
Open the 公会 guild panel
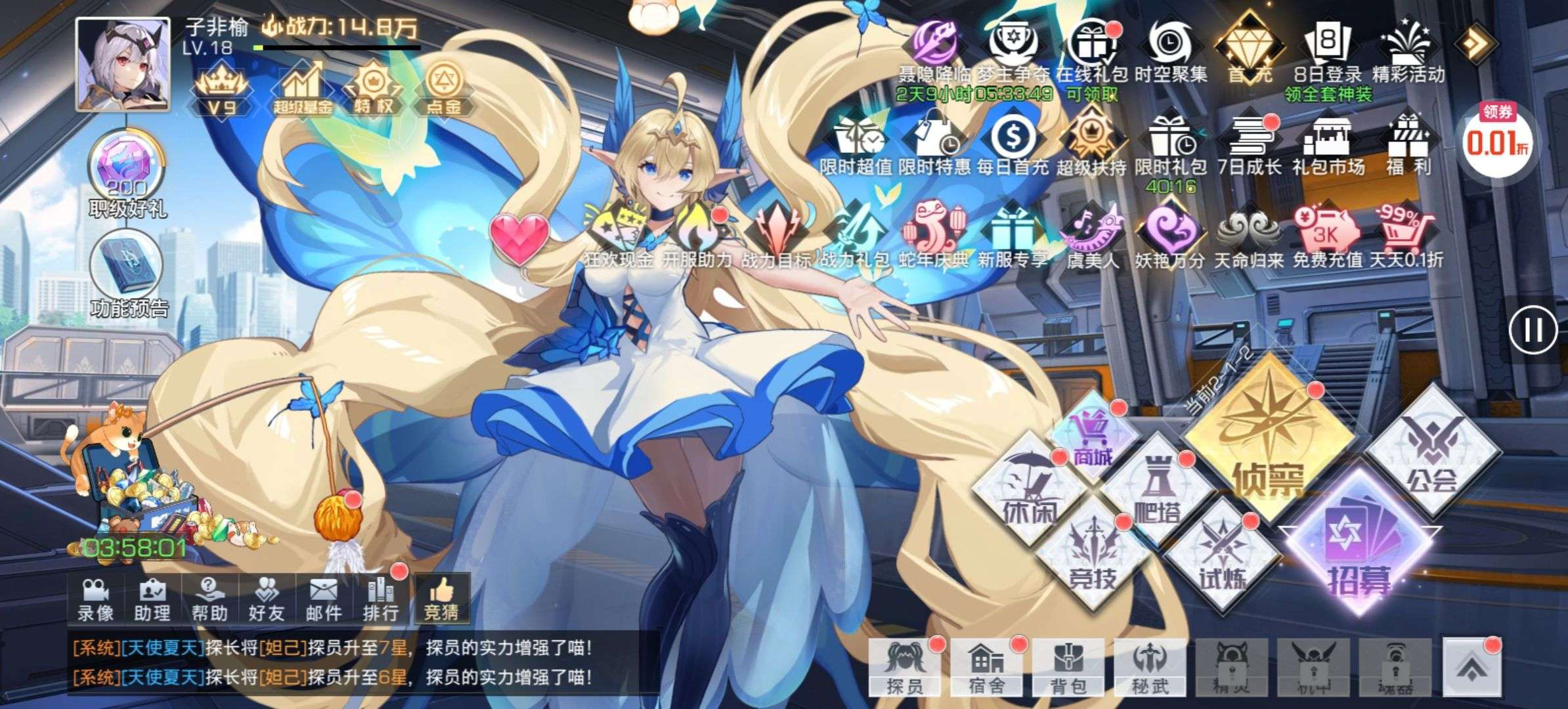click(x=1431, y=453)
